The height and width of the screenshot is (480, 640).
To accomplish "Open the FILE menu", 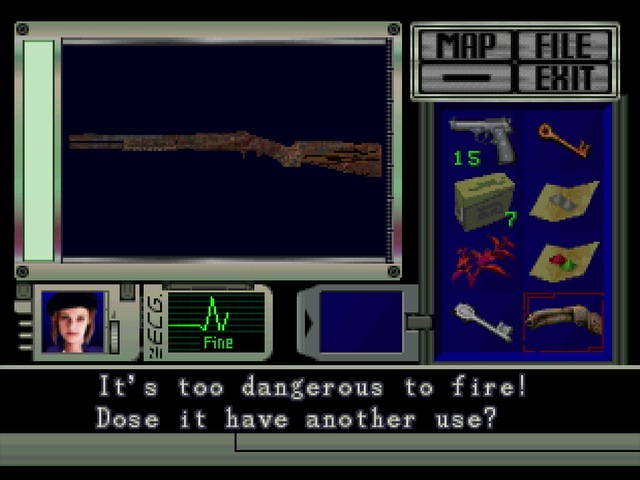I will (563, 45).
